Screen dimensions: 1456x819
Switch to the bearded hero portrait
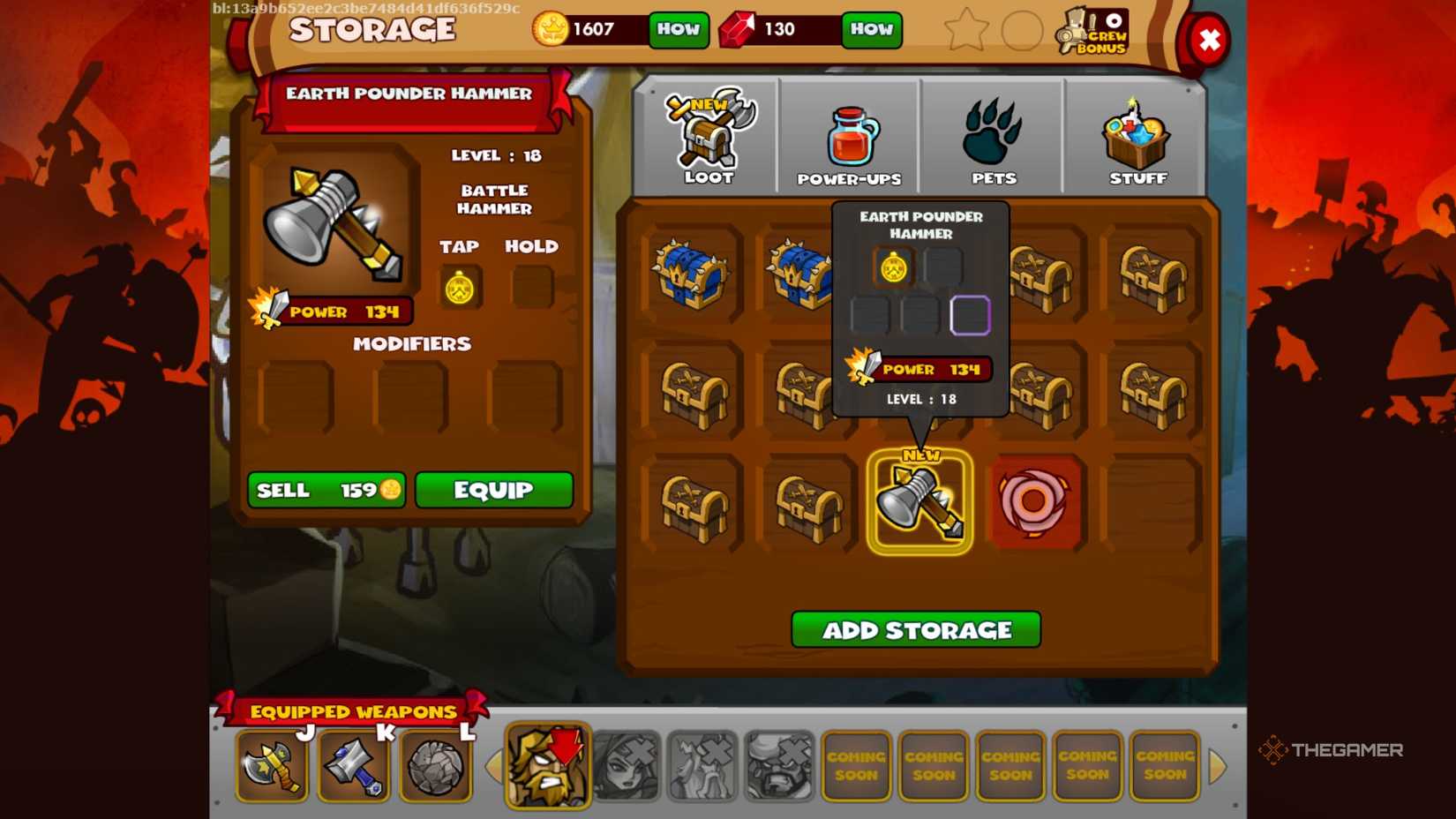click(x=547, y=766)
